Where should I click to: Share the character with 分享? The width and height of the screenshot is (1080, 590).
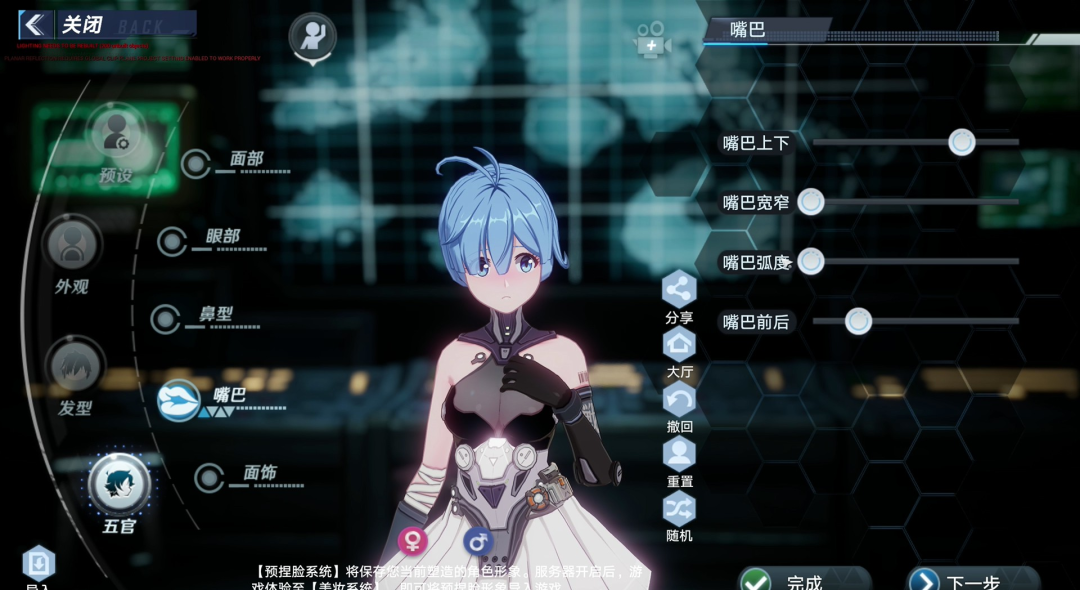[x=679, y=290]
